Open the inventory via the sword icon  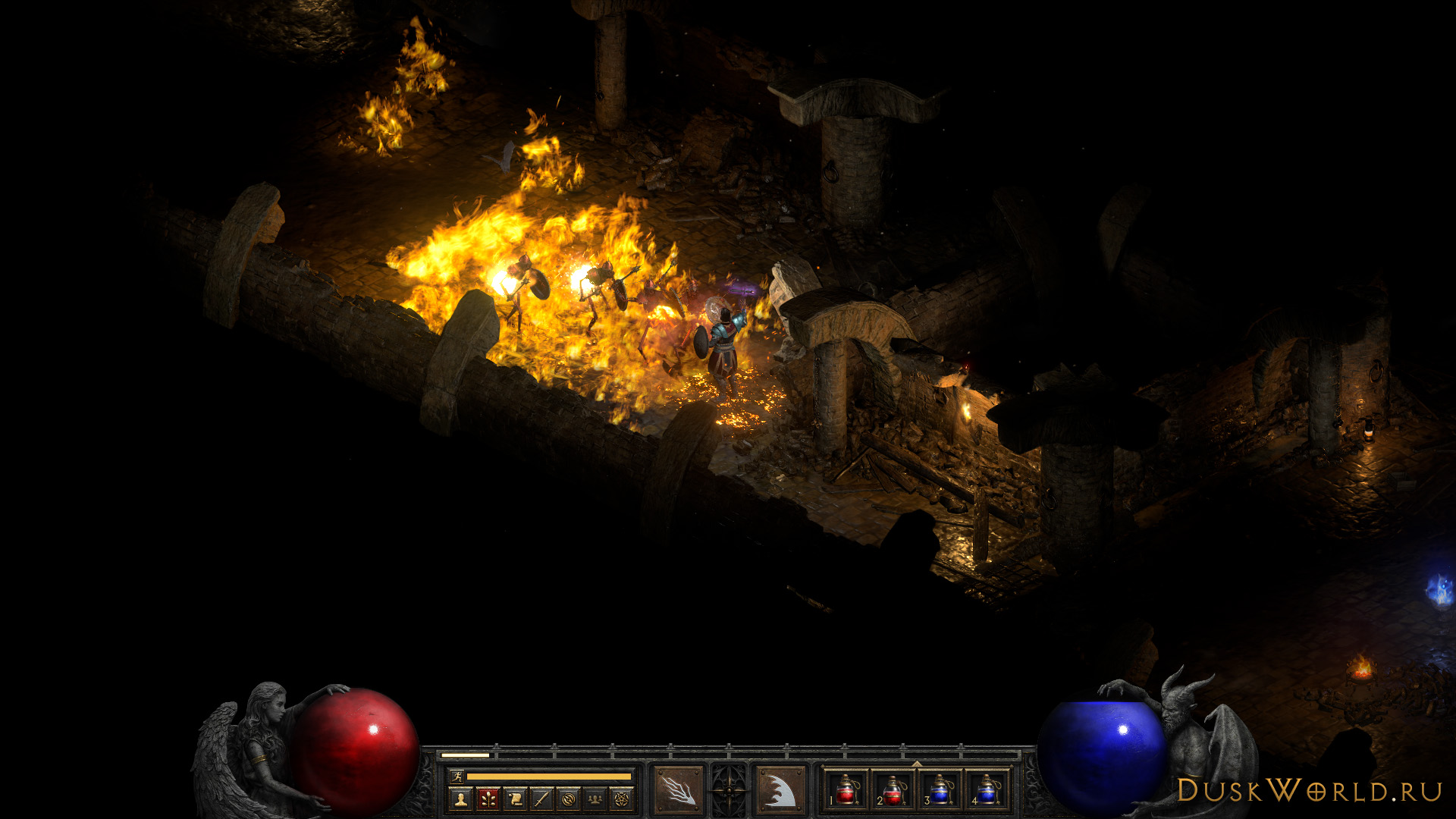tap(541, 799)
